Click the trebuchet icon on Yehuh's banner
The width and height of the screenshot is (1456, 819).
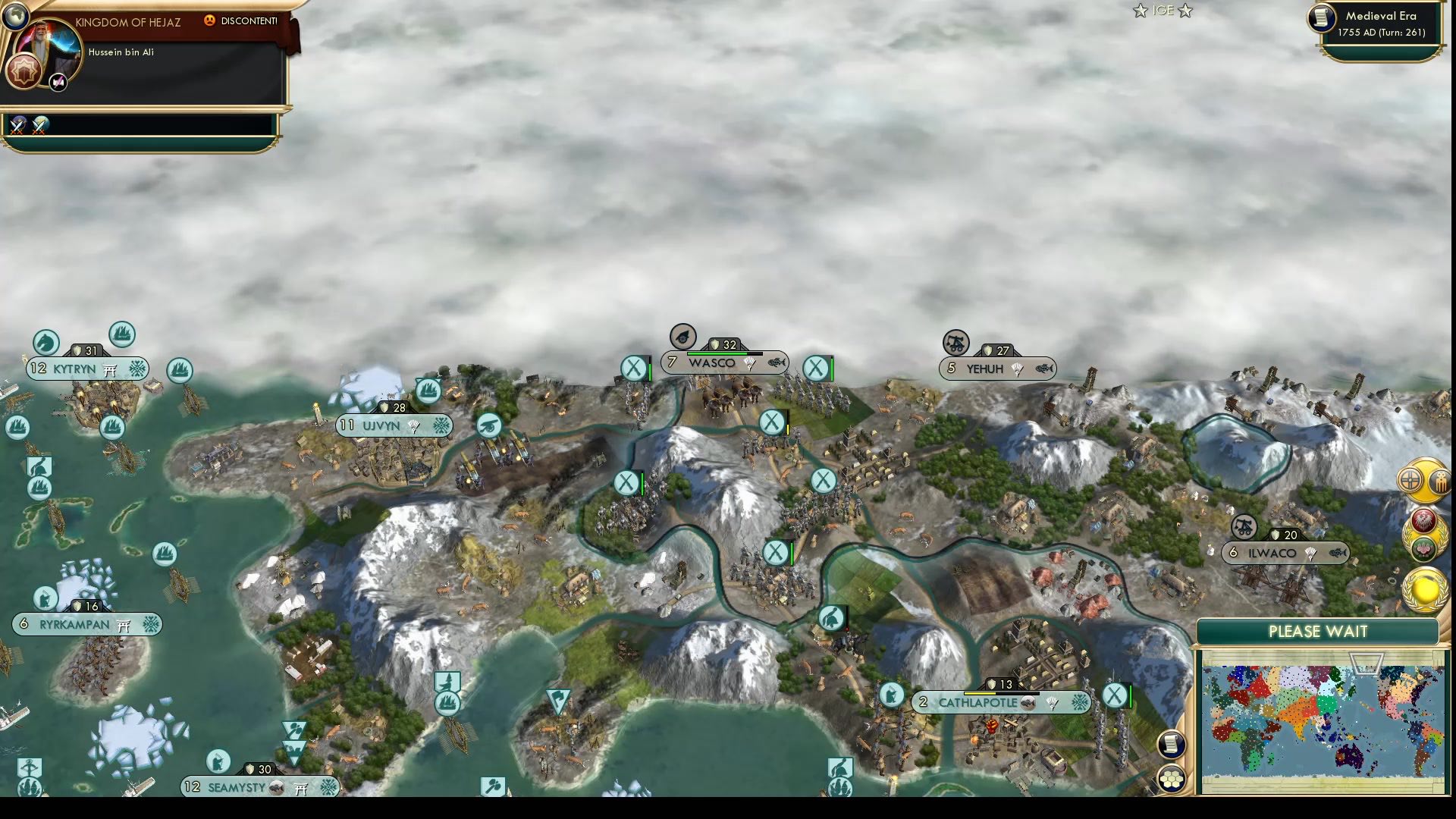point(955,344)
